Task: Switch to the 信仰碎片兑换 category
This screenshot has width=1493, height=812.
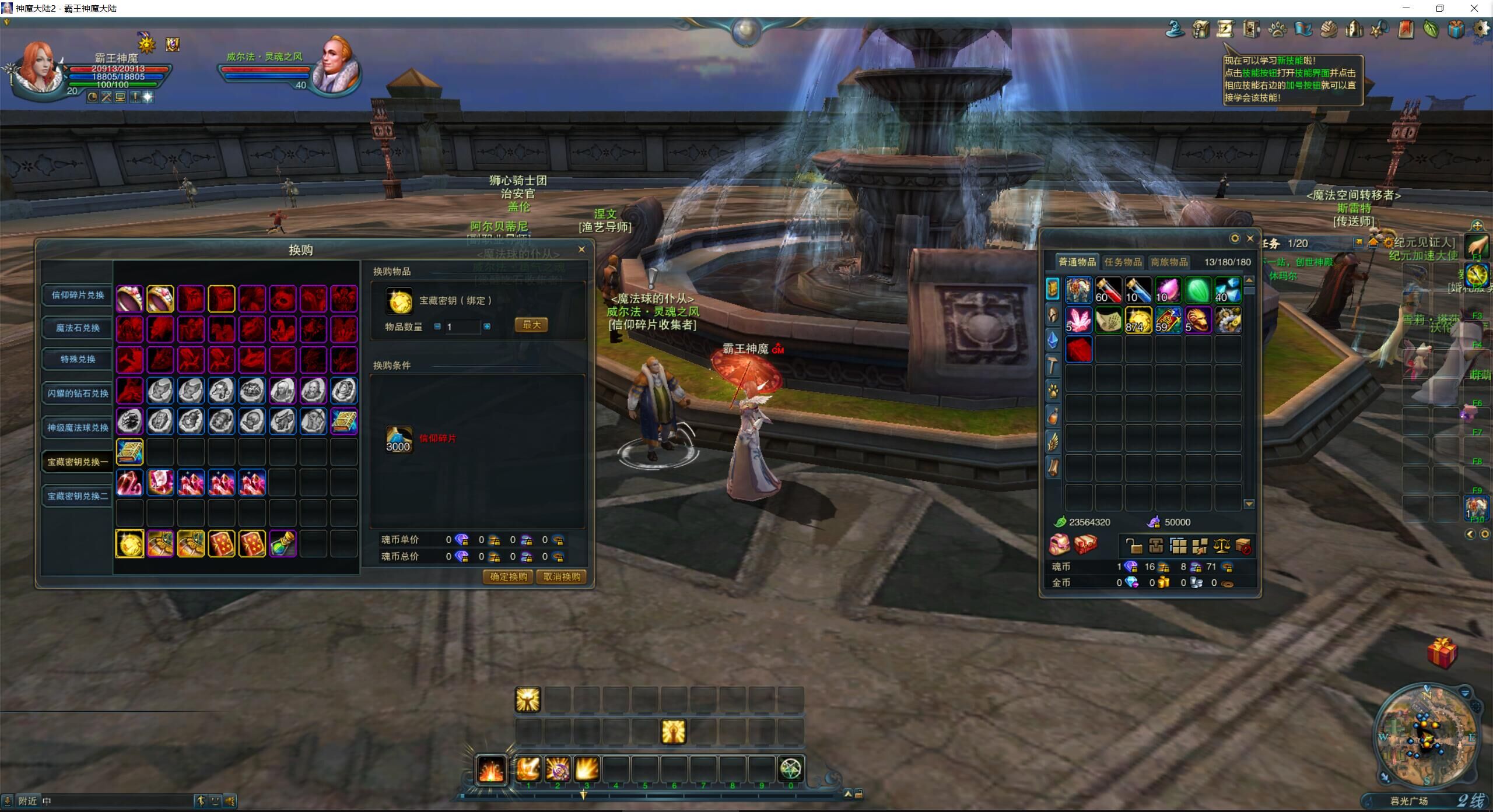Action: pos(78,295)
